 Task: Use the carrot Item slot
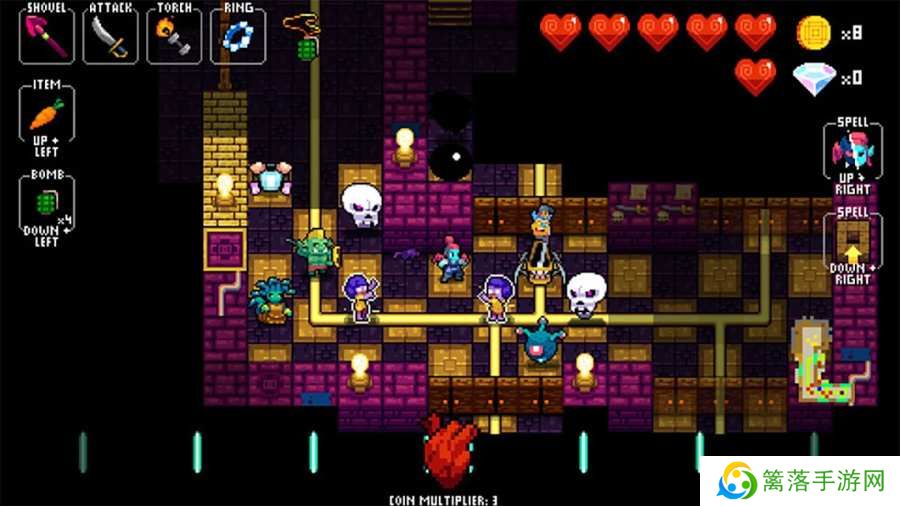pos(46,114)
